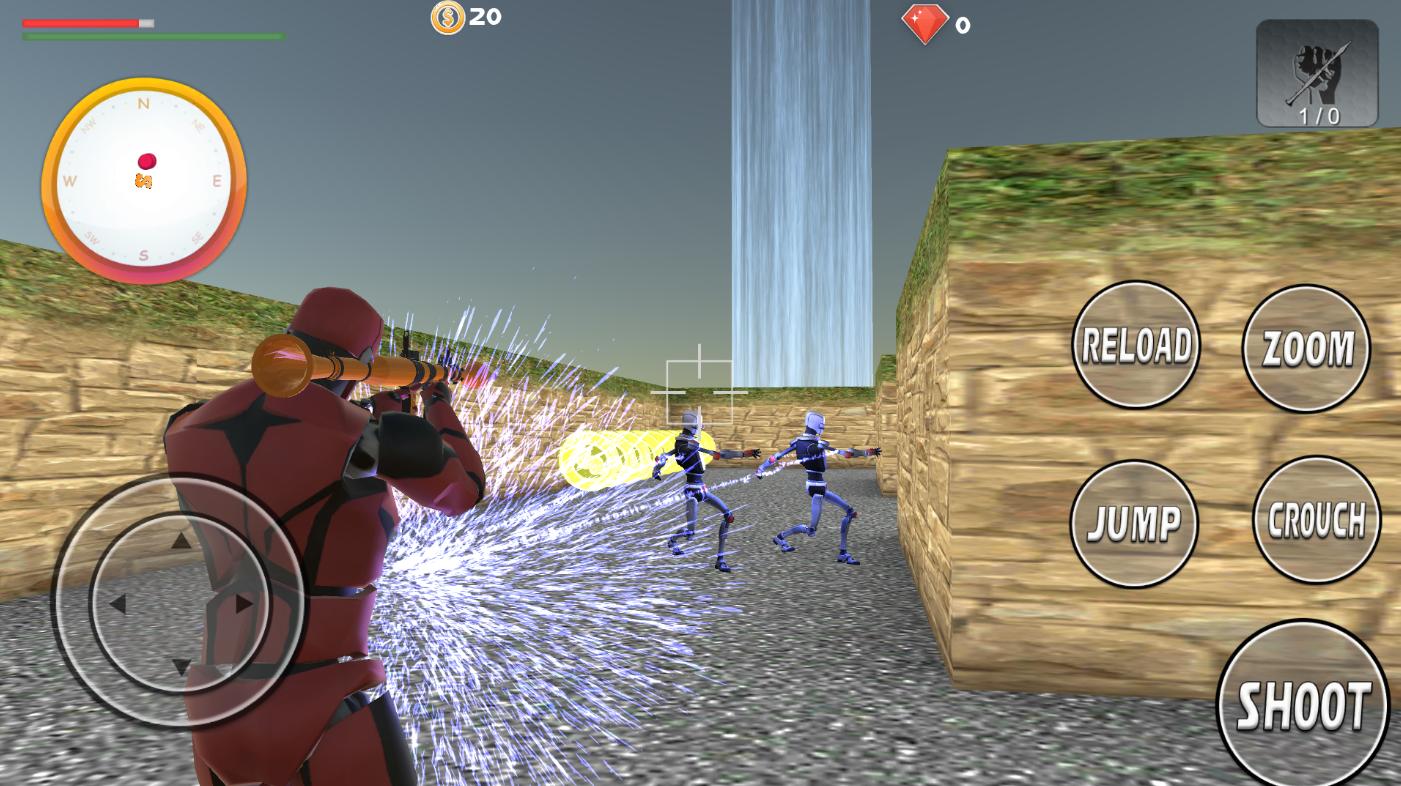Tap the crosshair in screen center
The image size is (1401, 786).
(x=700, y=385)
